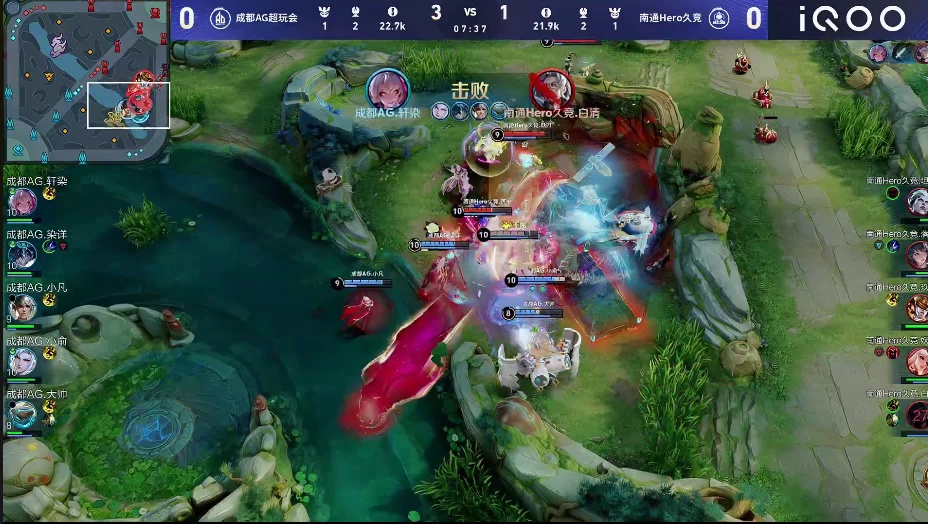Select the first 南通Hero久竞 player portrait
Image resolution: width=928 pixels, height=524 pixels.
tap(916, 201)
